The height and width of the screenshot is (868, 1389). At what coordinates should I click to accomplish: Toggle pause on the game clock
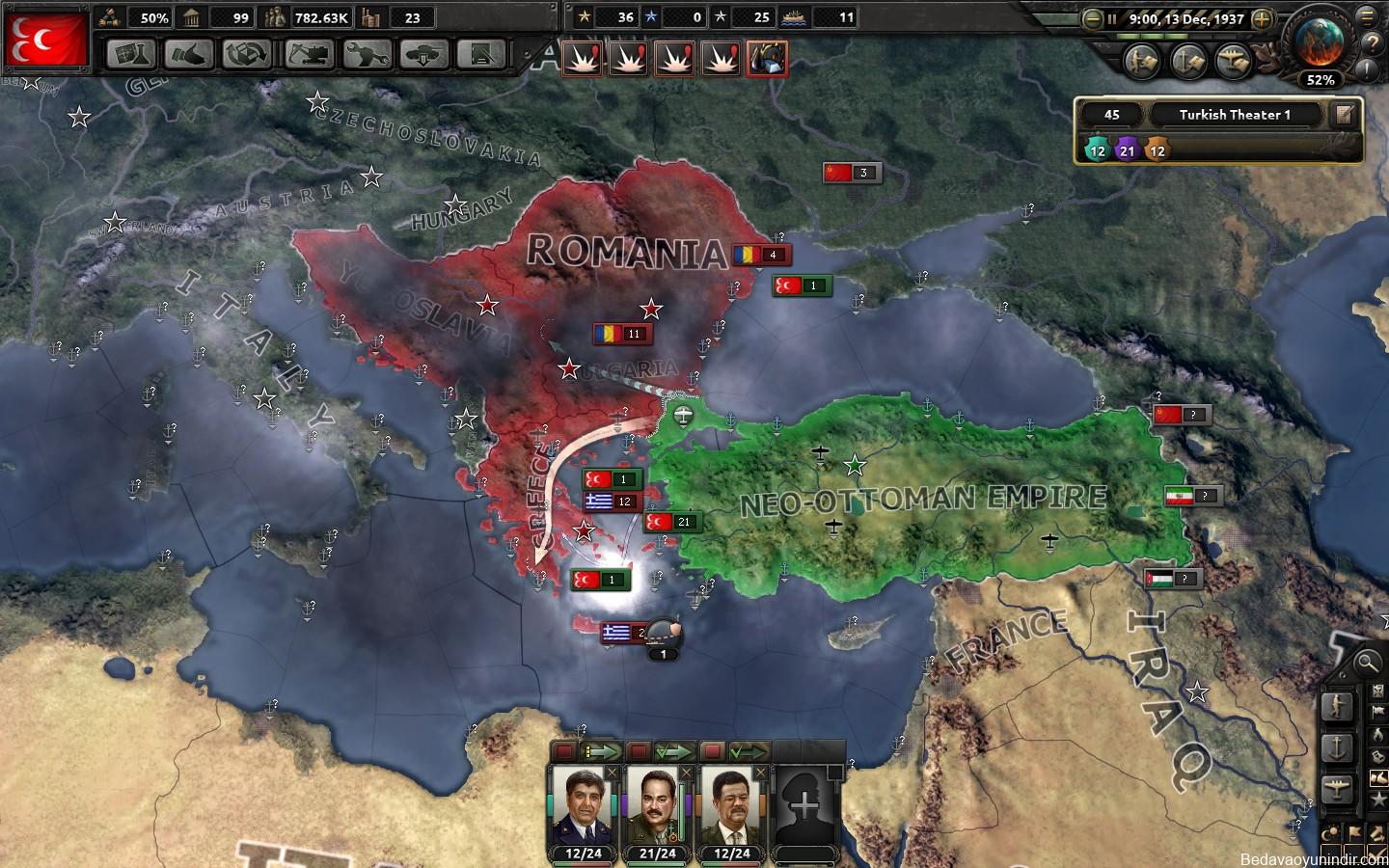point(1112,19)
